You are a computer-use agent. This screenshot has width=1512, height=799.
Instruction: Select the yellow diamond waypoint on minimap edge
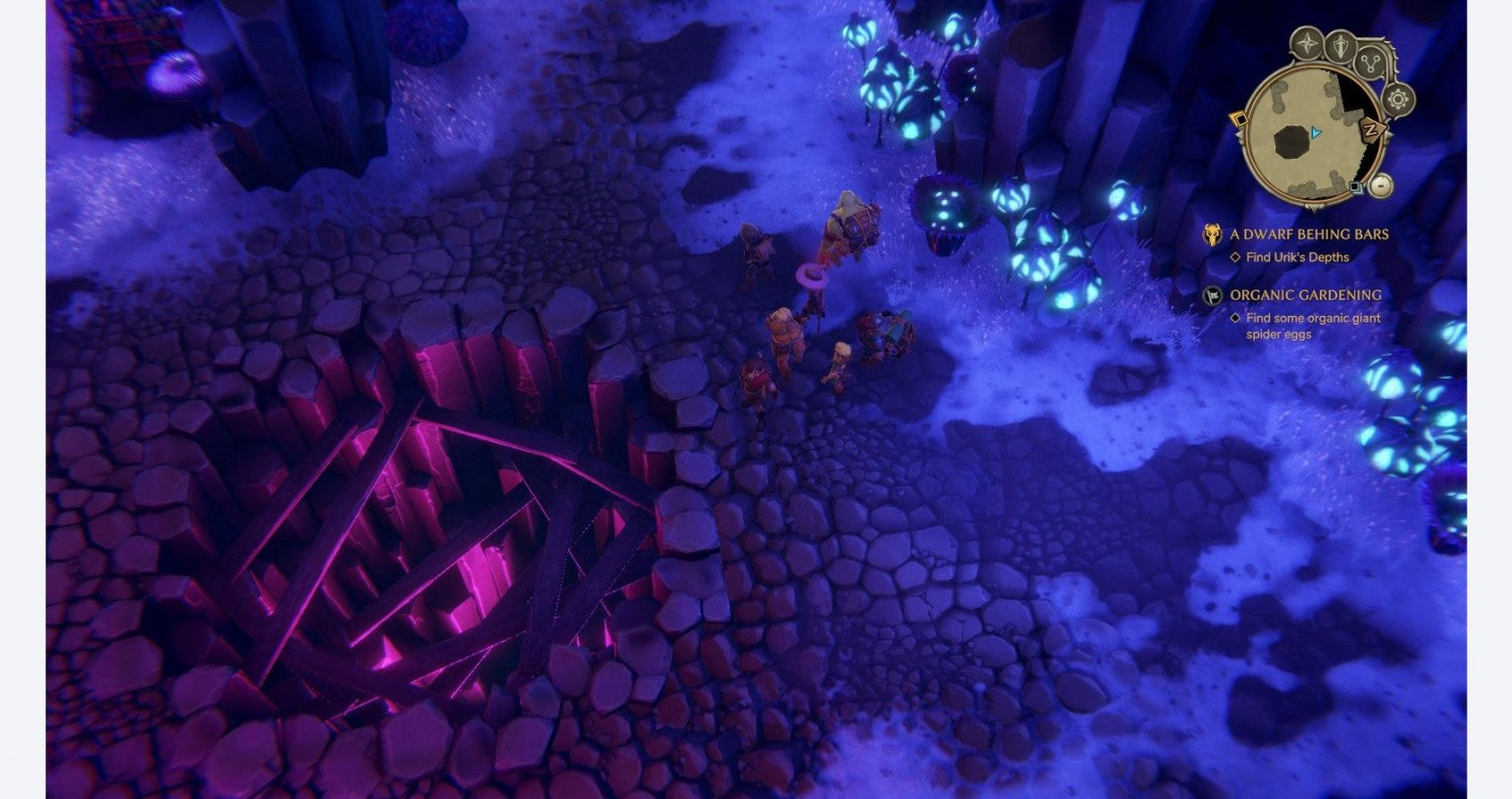coord(1238,120)
